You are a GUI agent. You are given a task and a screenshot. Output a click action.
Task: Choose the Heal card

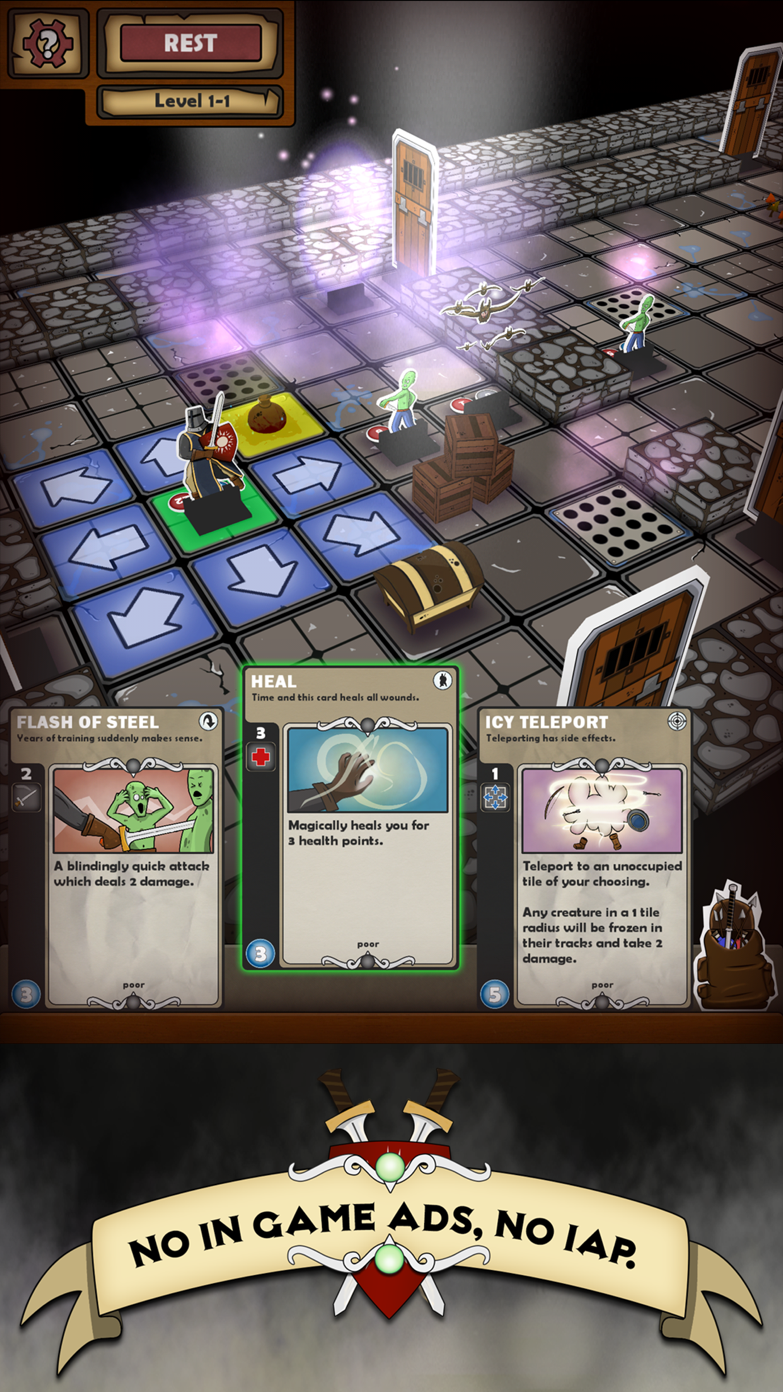point(350,818)
